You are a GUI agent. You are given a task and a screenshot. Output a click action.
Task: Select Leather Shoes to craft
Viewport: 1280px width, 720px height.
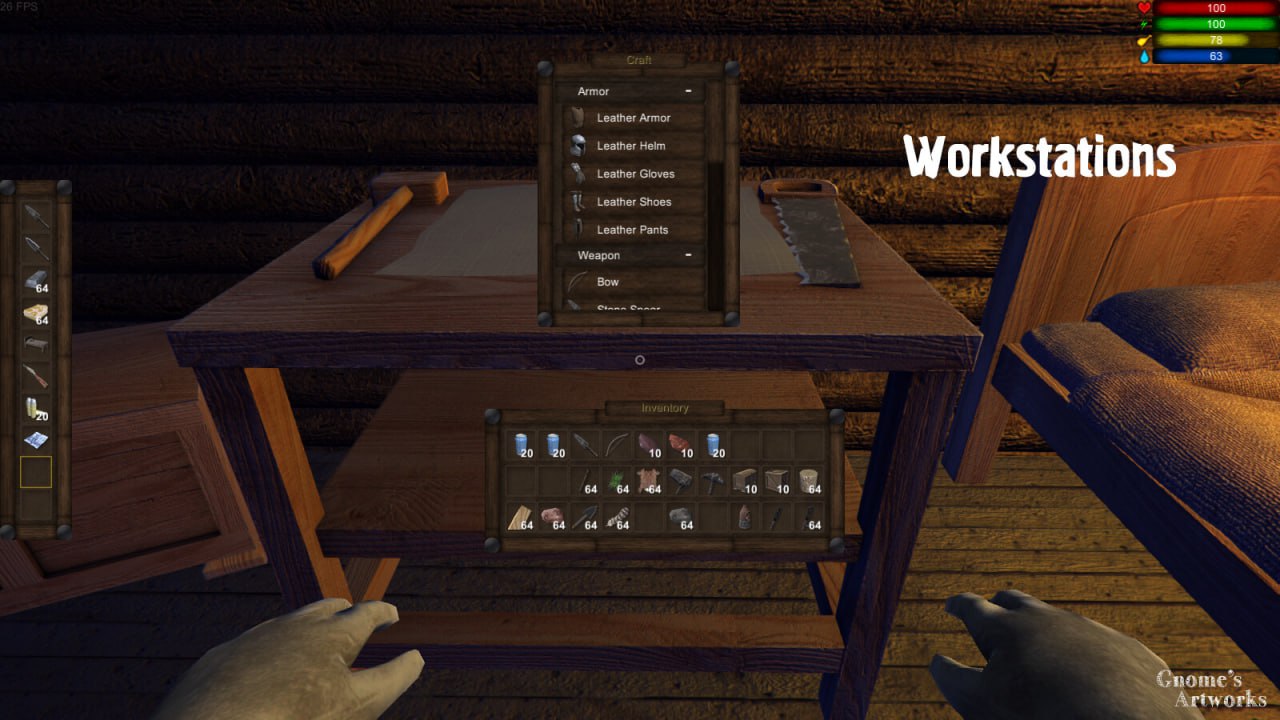pos(633,202)
